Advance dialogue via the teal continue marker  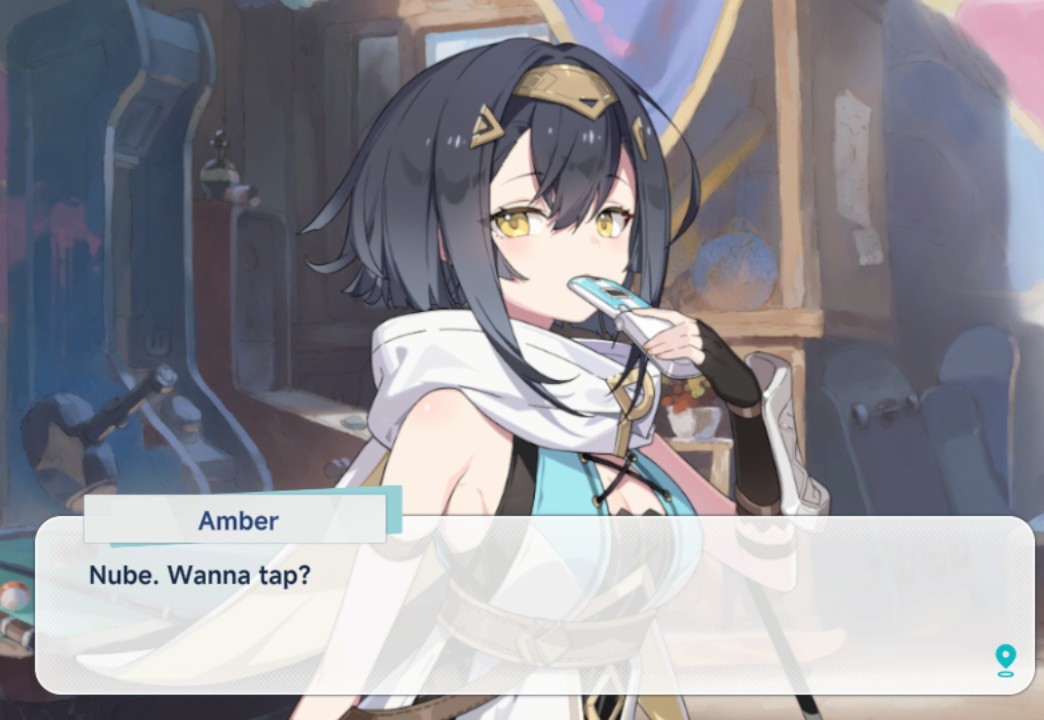click(x=1005, y=659)
